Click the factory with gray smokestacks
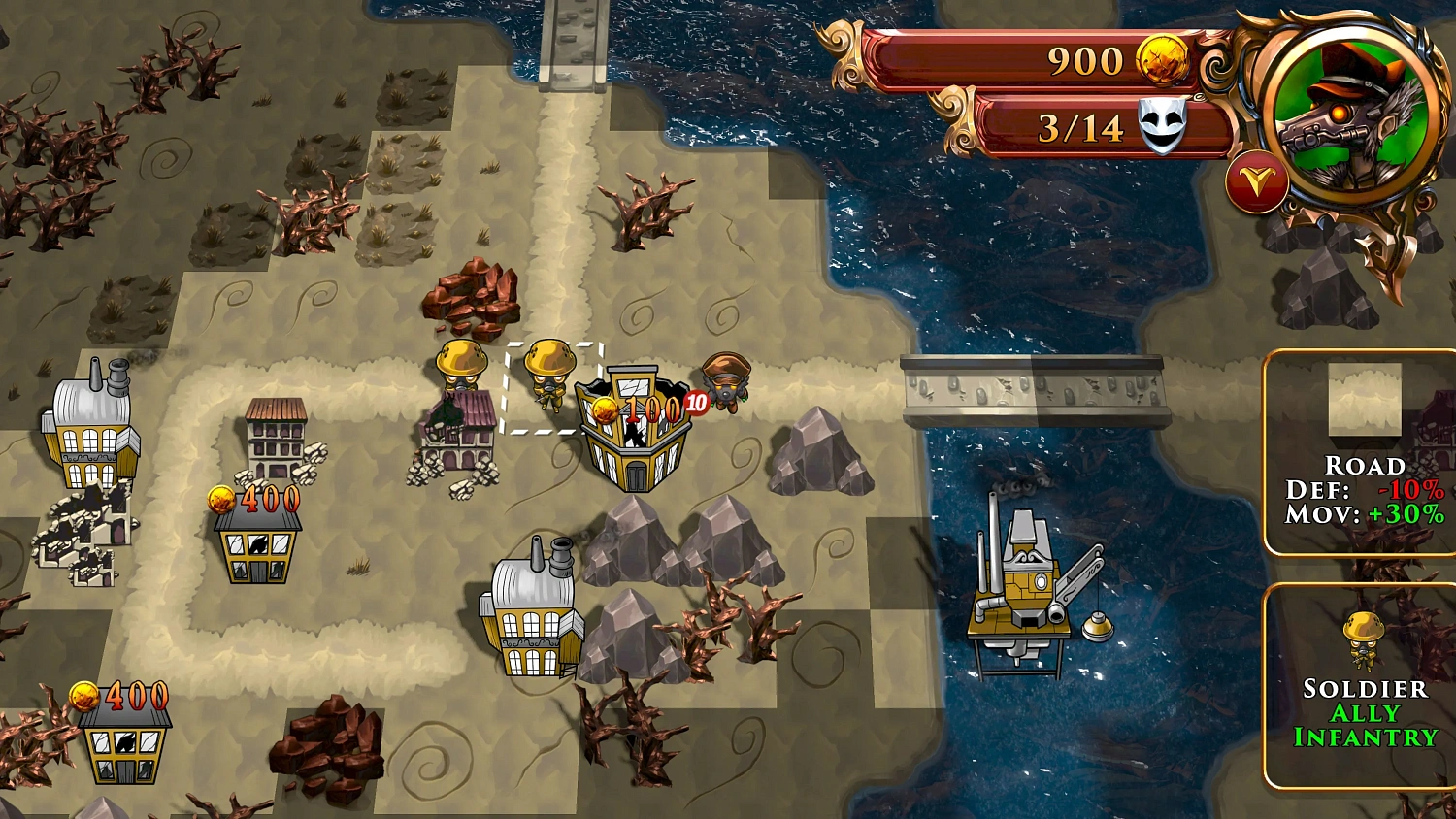This screenshot has height=819, width=1456. [x=532, y=611]
